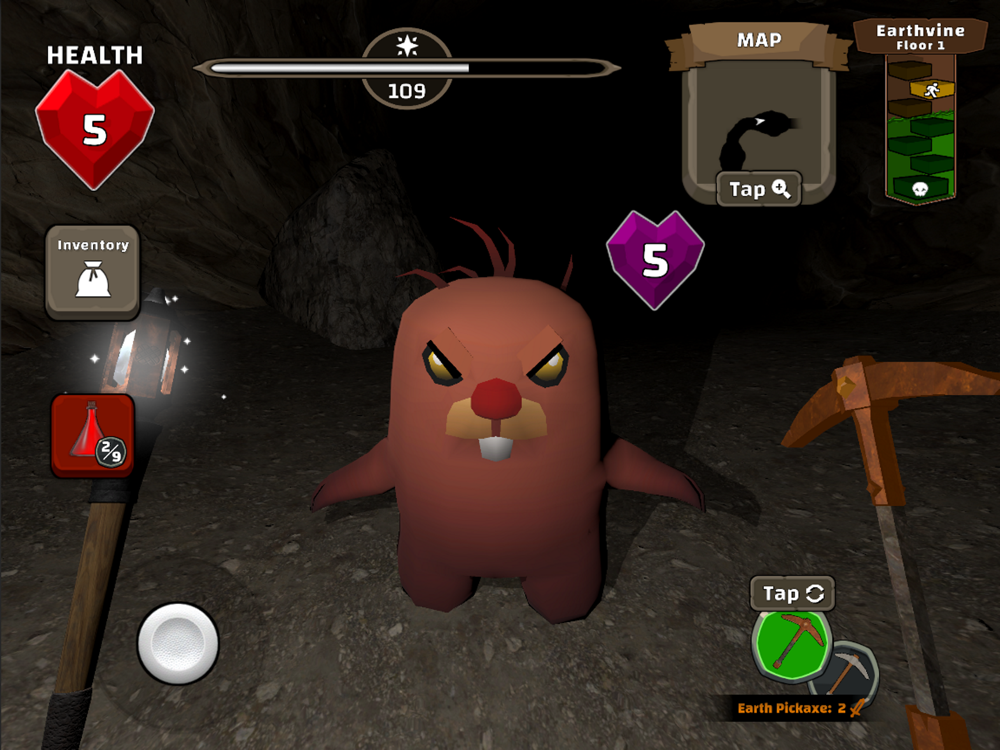The width and height of the screenshot is (1000, 750).
Task: Tap the weapon swap button
Action: point(792,593)
